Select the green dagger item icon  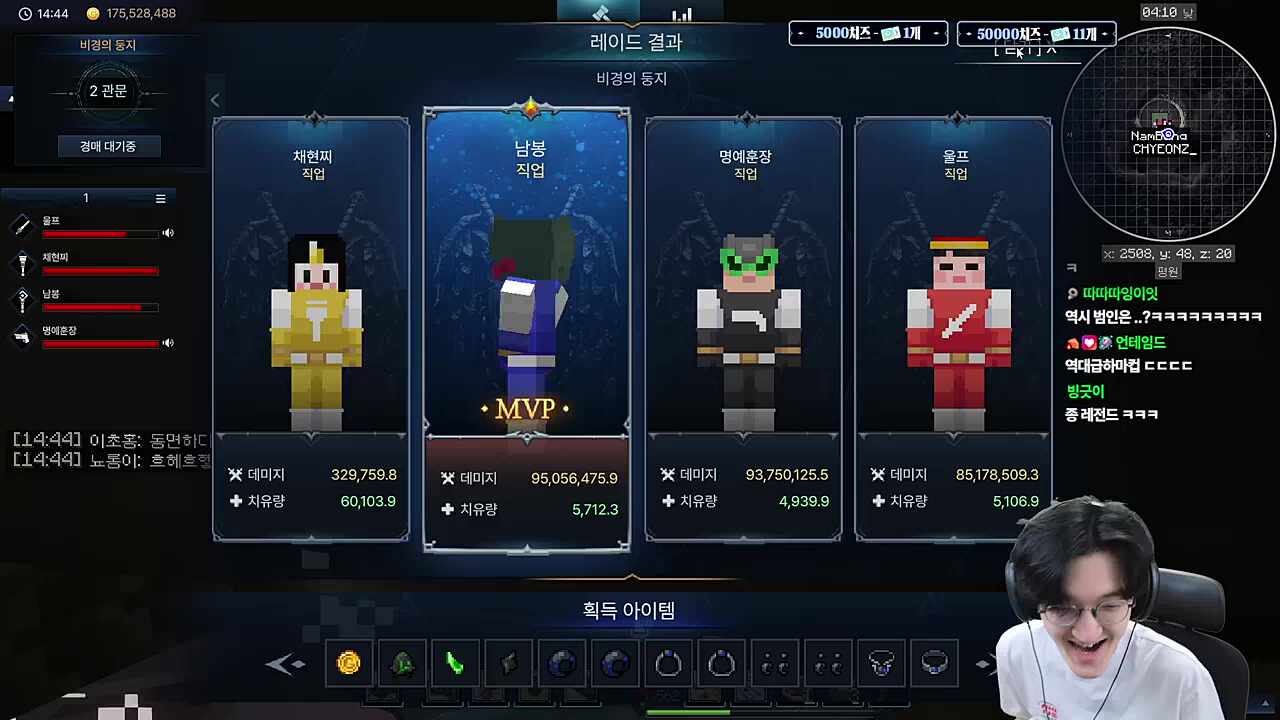456,662
